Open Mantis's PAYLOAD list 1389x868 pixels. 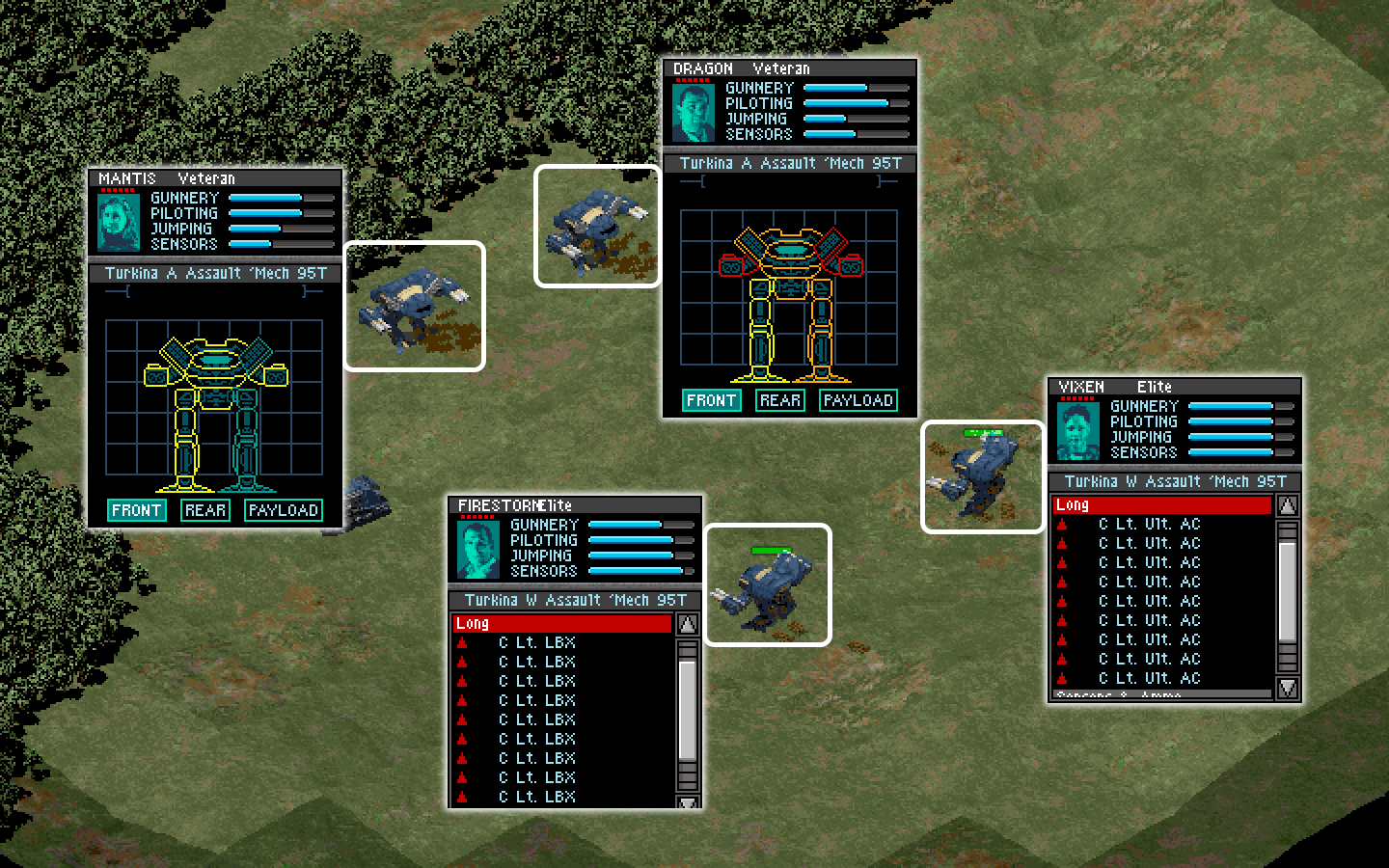coord(283,510)
